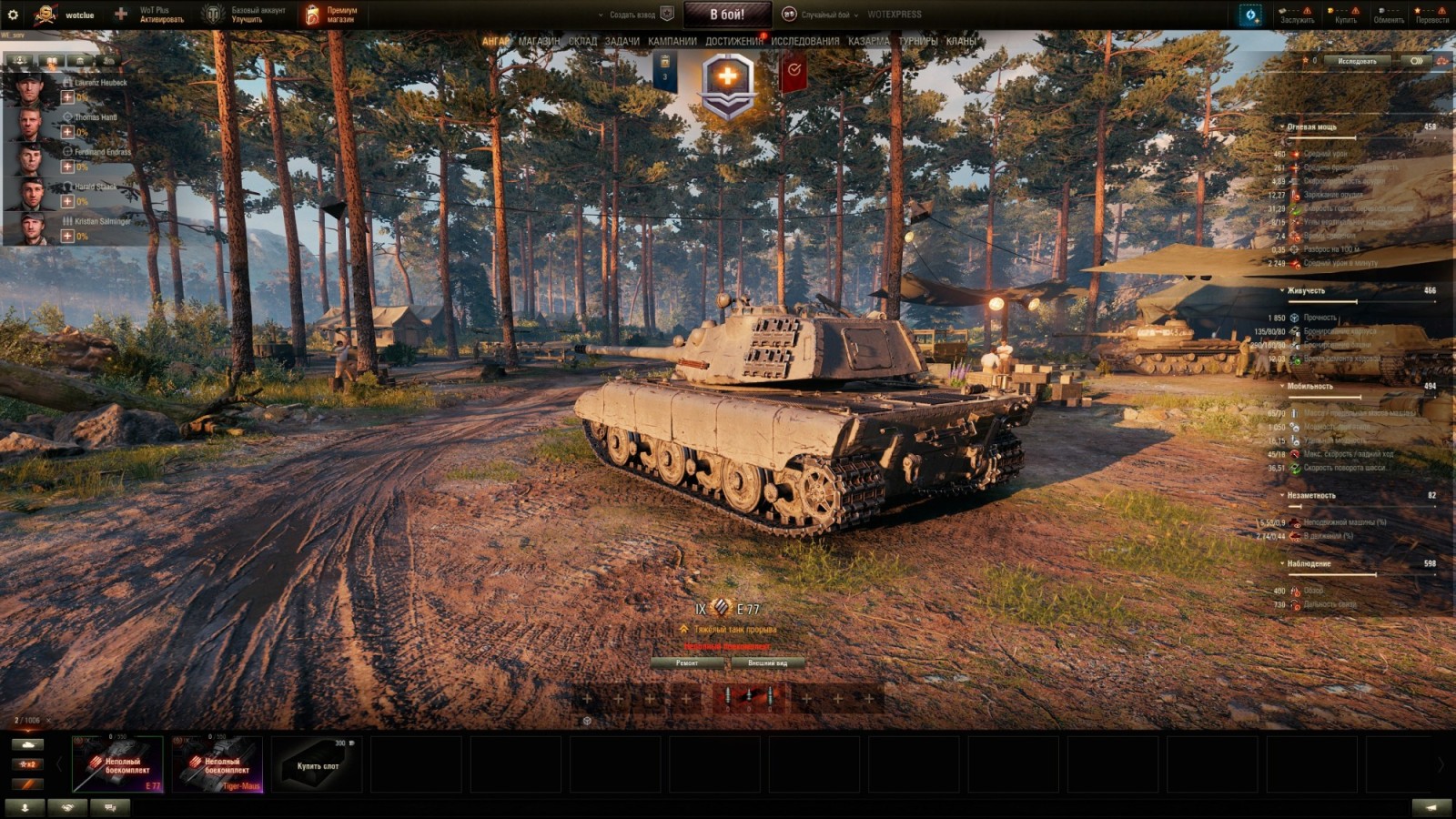Select the Tiger-Maus tank in the carousel
The image size is (1456, 819).
[217, 764]
